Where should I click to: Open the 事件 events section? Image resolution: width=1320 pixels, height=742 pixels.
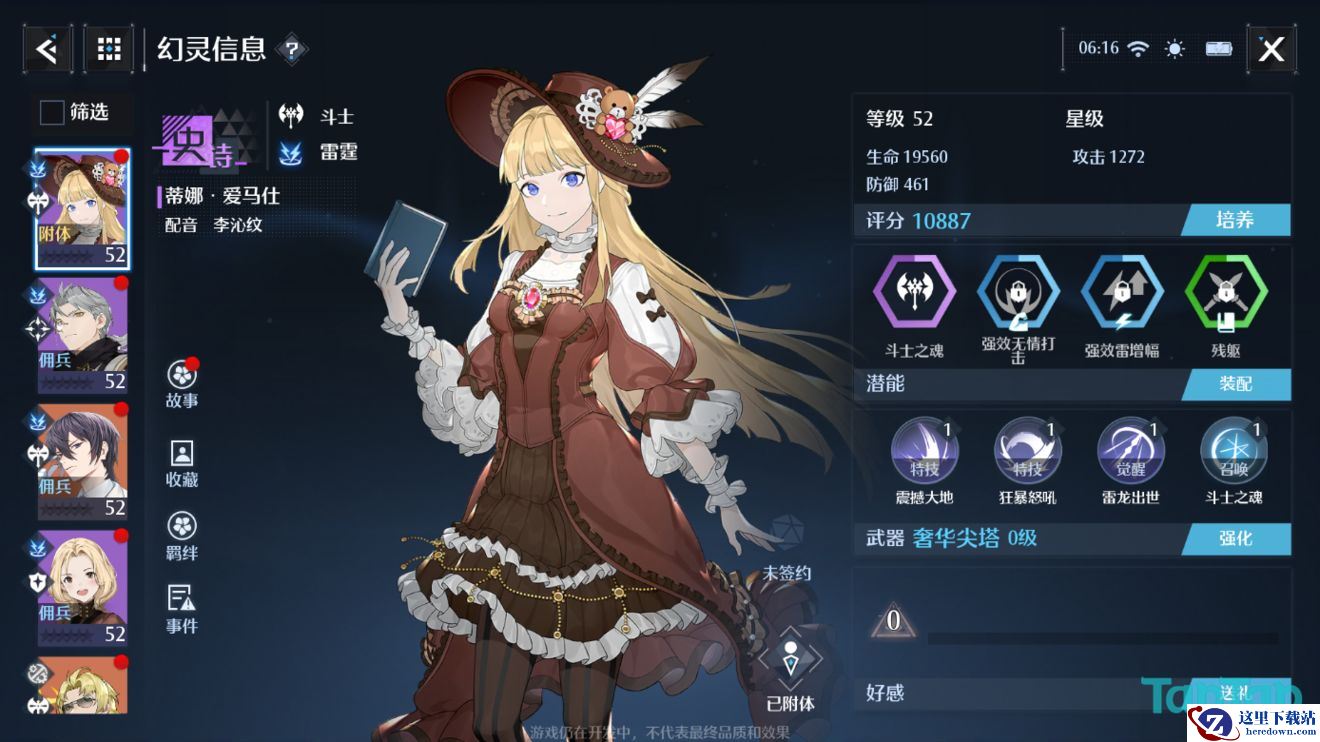pyautogui.click(x=182, y=609)
